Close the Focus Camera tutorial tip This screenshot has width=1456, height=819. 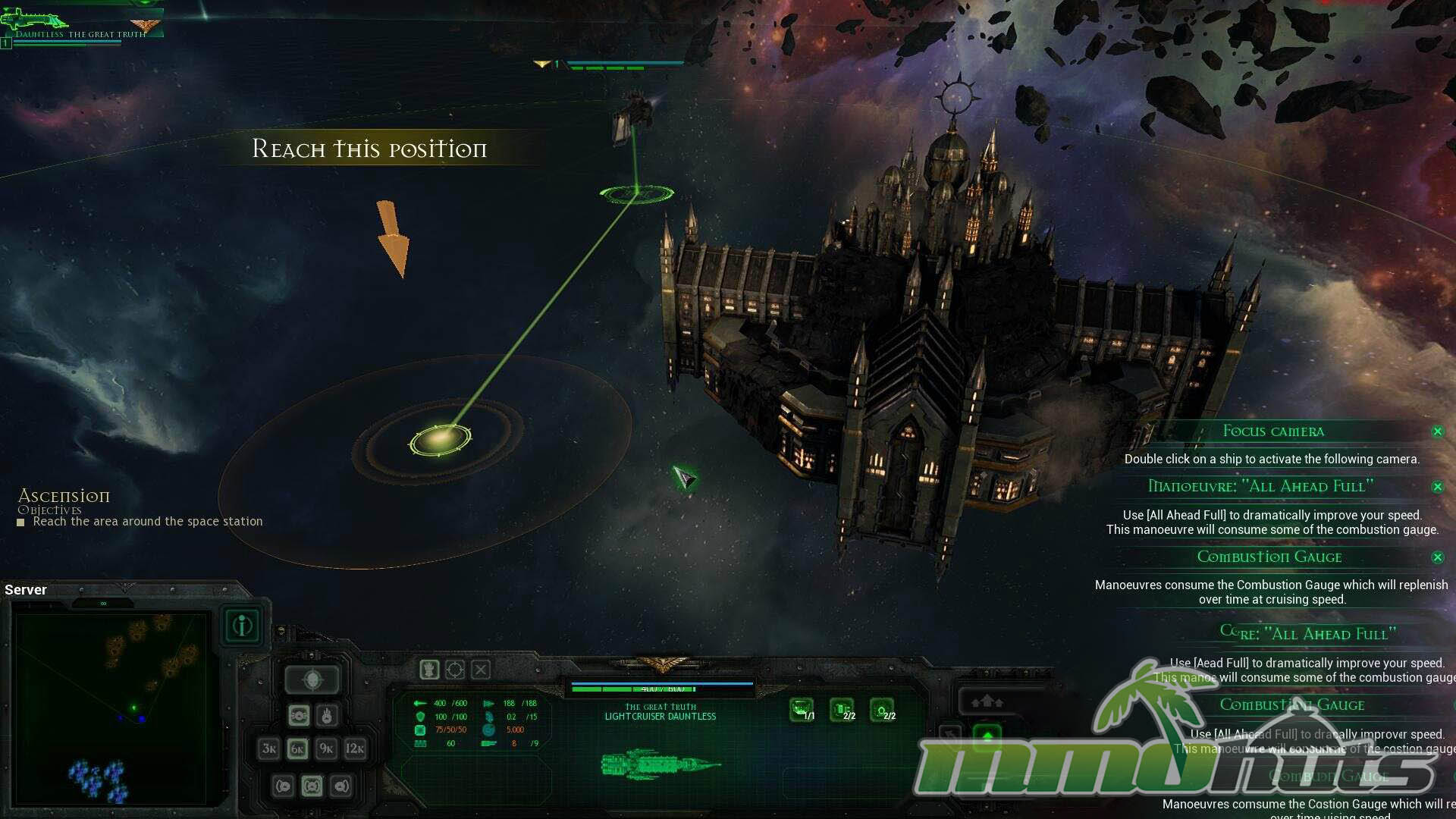(1437, 431)
